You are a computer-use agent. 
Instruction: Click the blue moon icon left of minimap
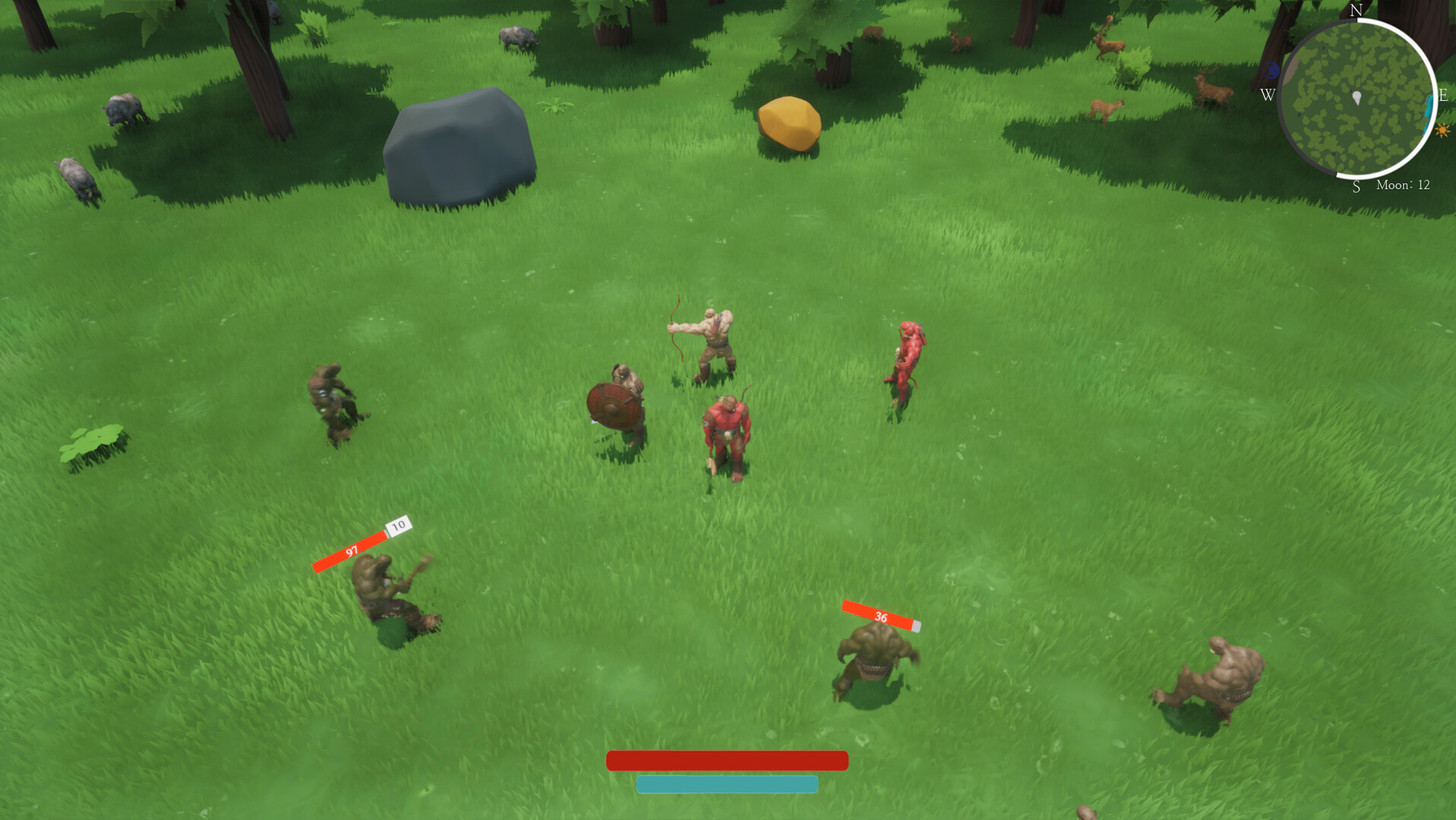(1271, 70)
